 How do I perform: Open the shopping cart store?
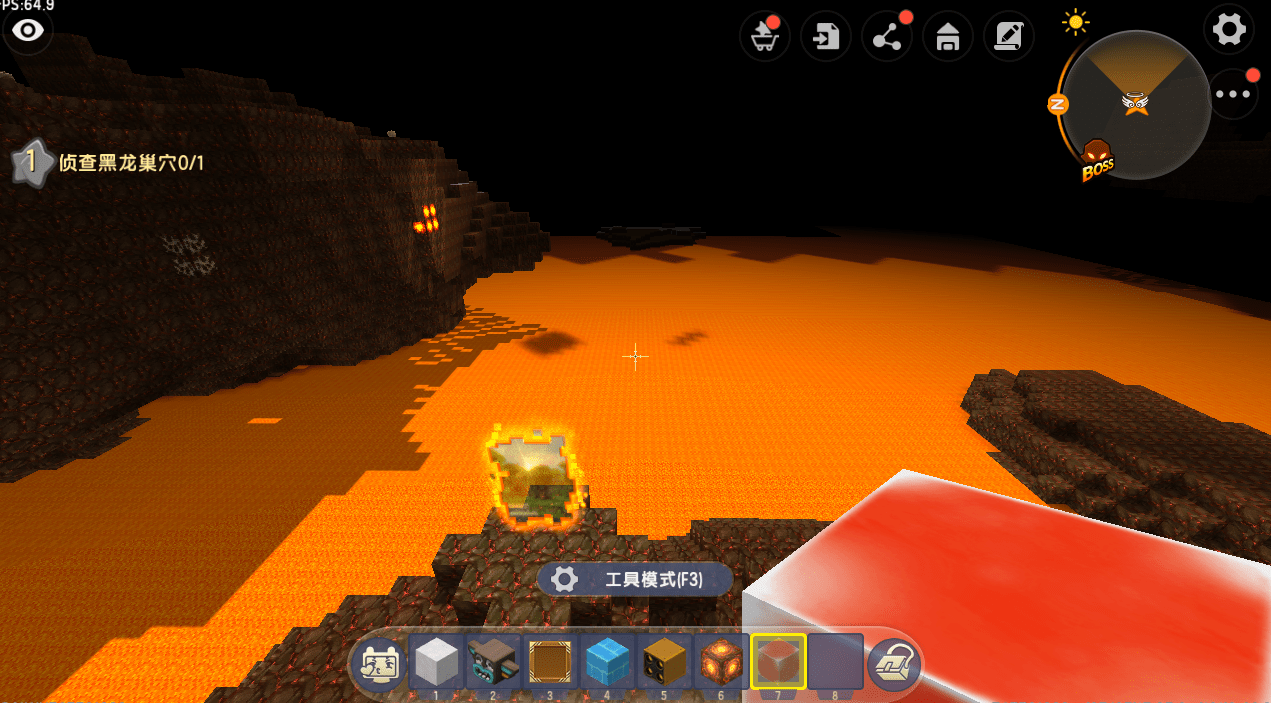pos(765,38)
